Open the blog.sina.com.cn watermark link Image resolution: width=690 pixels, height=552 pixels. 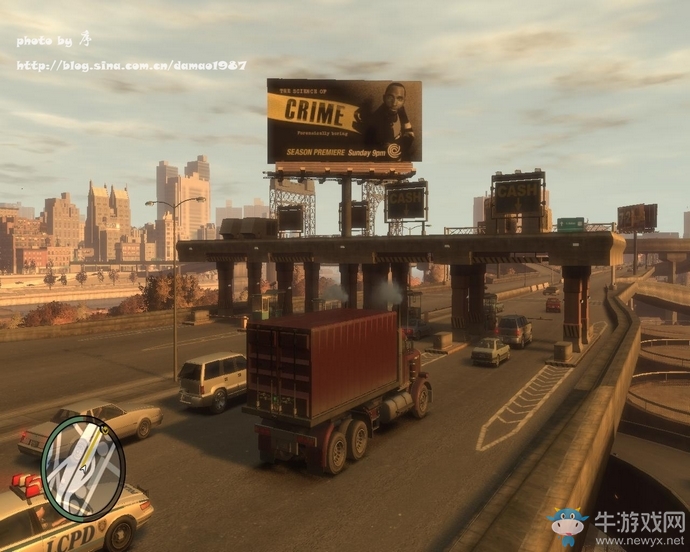(x=131, y=65)
